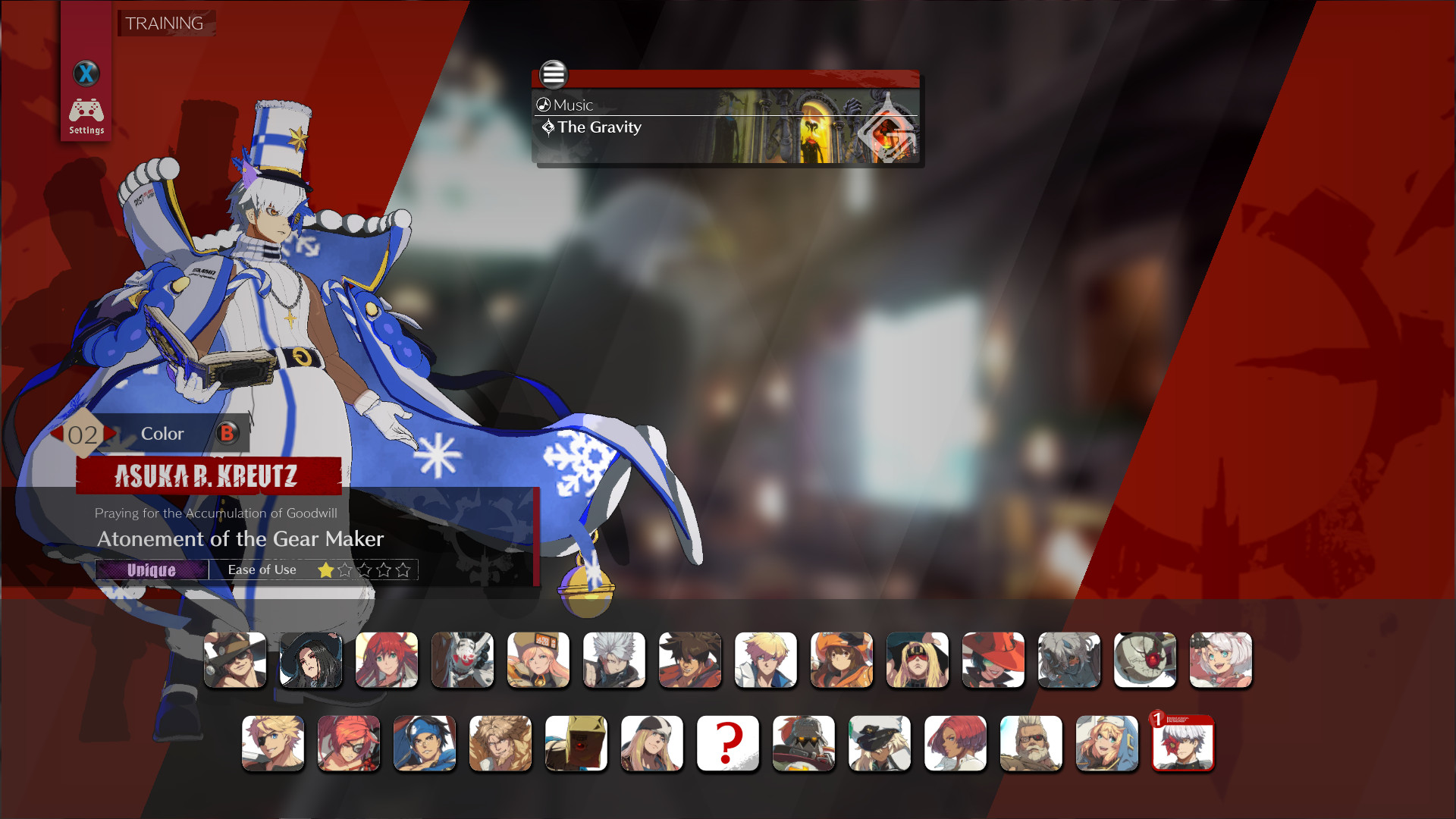Select Goldlewis Dickinson's bearded portrait

(1031, 743)
